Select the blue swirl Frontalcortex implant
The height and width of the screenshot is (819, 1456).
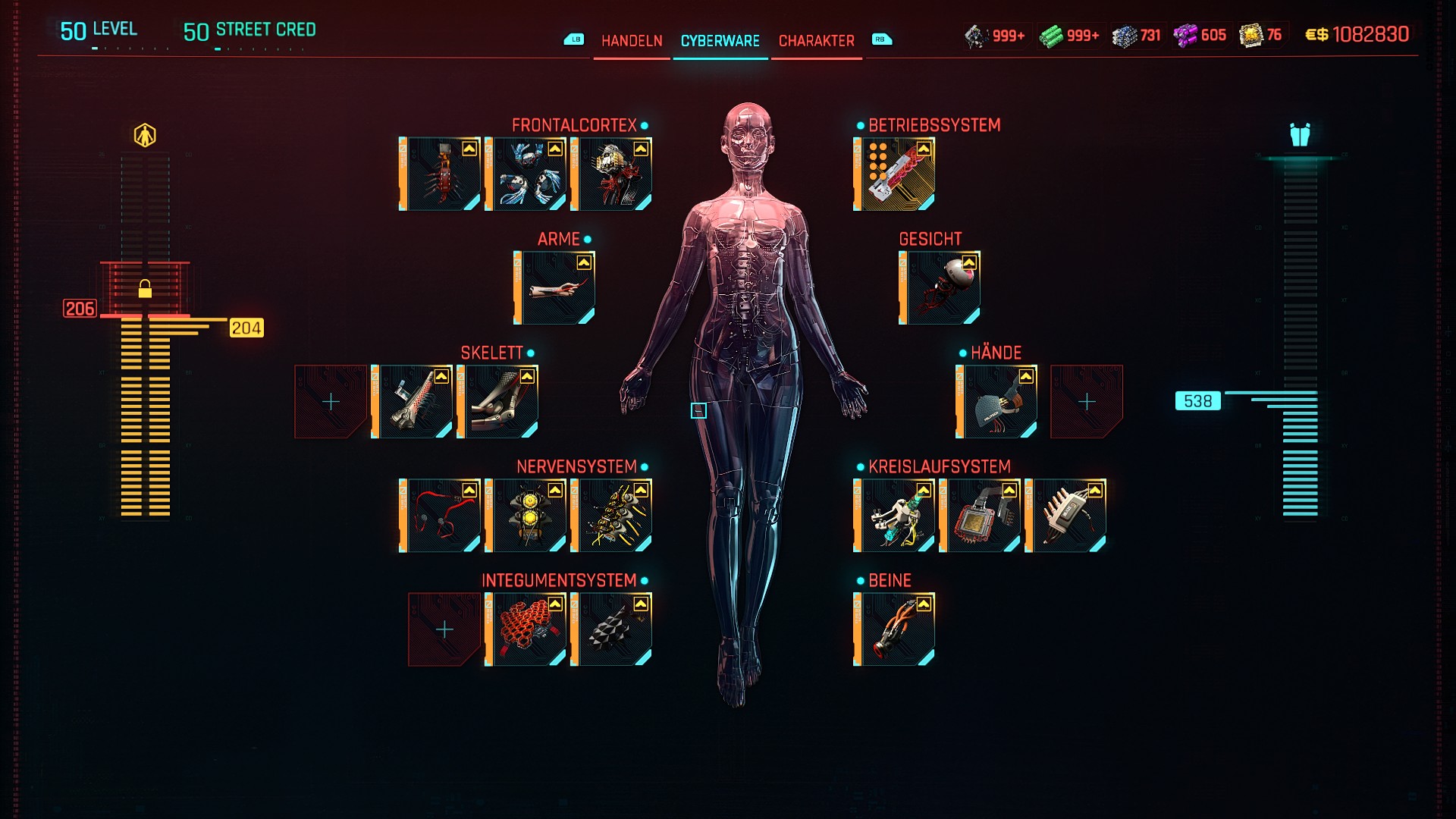coord(526,174)
